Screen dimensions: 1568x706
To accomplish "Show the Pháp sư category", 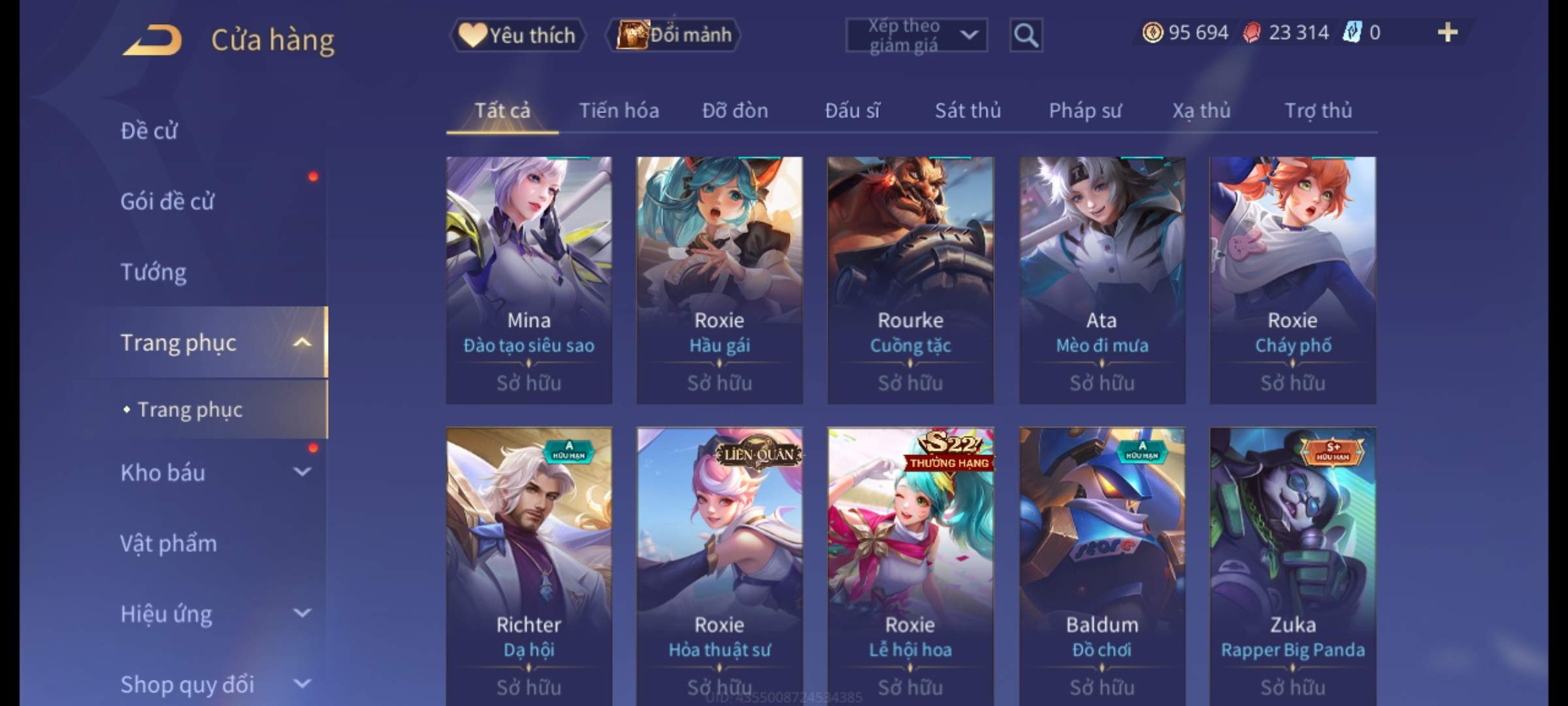I will click(x=1085, y=110).
